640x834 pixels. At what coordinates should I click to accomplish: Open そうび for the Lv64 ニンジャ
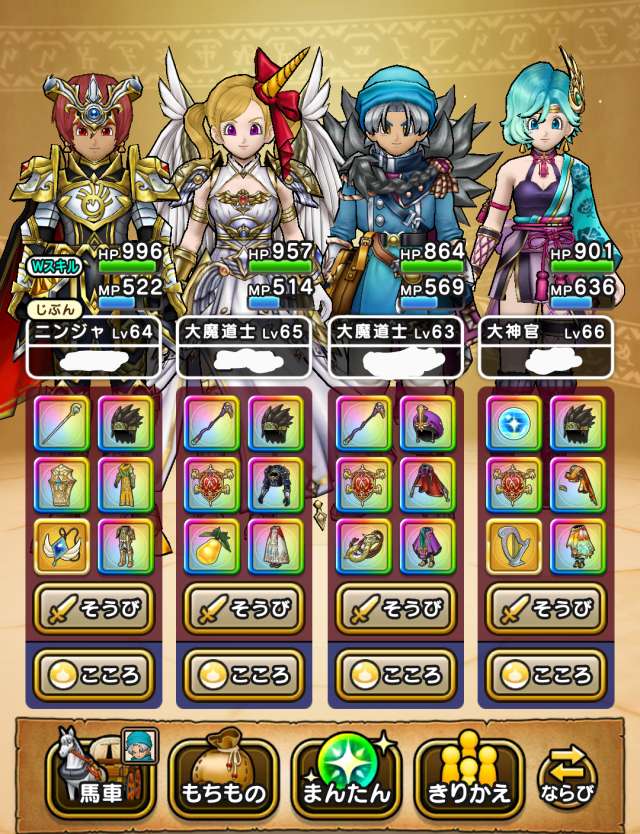[x=95, y=607]
